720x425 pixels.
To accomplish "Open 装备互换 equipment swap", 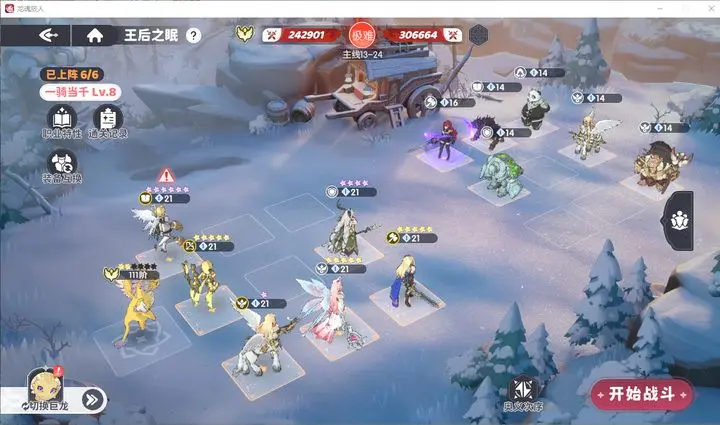I will pyautogui.click(x=62, y=170).
